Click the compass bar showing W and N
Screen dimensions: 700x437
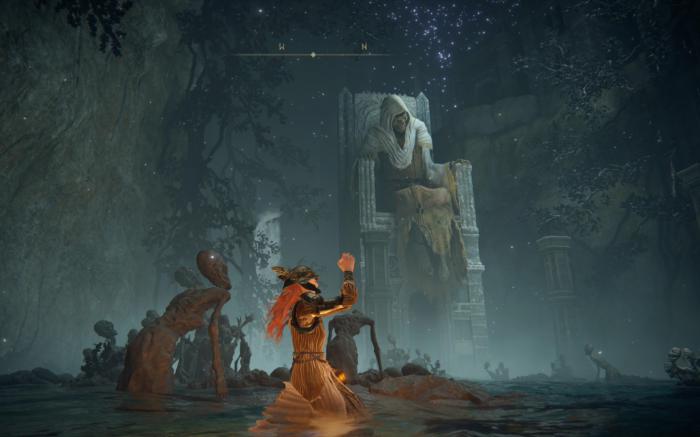313,52
